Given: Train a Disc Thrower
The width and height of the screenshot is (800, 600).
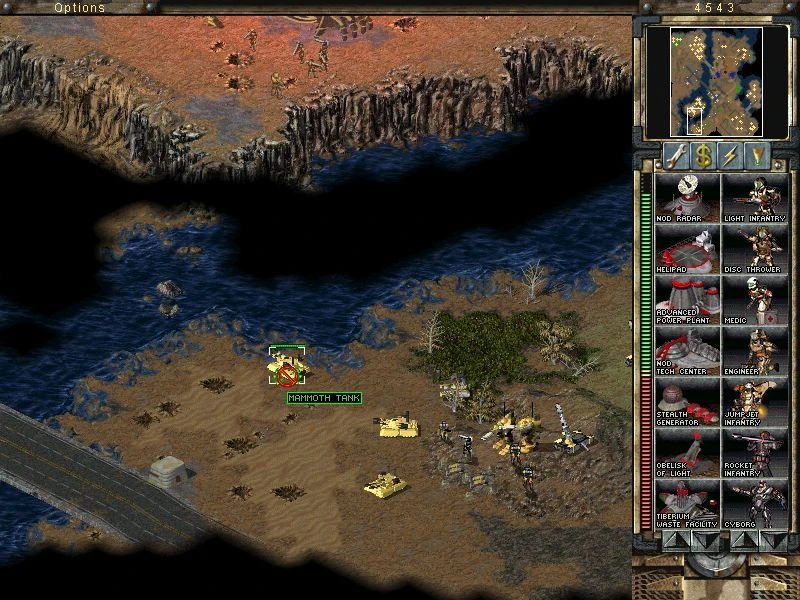Looking at the screenshot, I should [754, 249].
